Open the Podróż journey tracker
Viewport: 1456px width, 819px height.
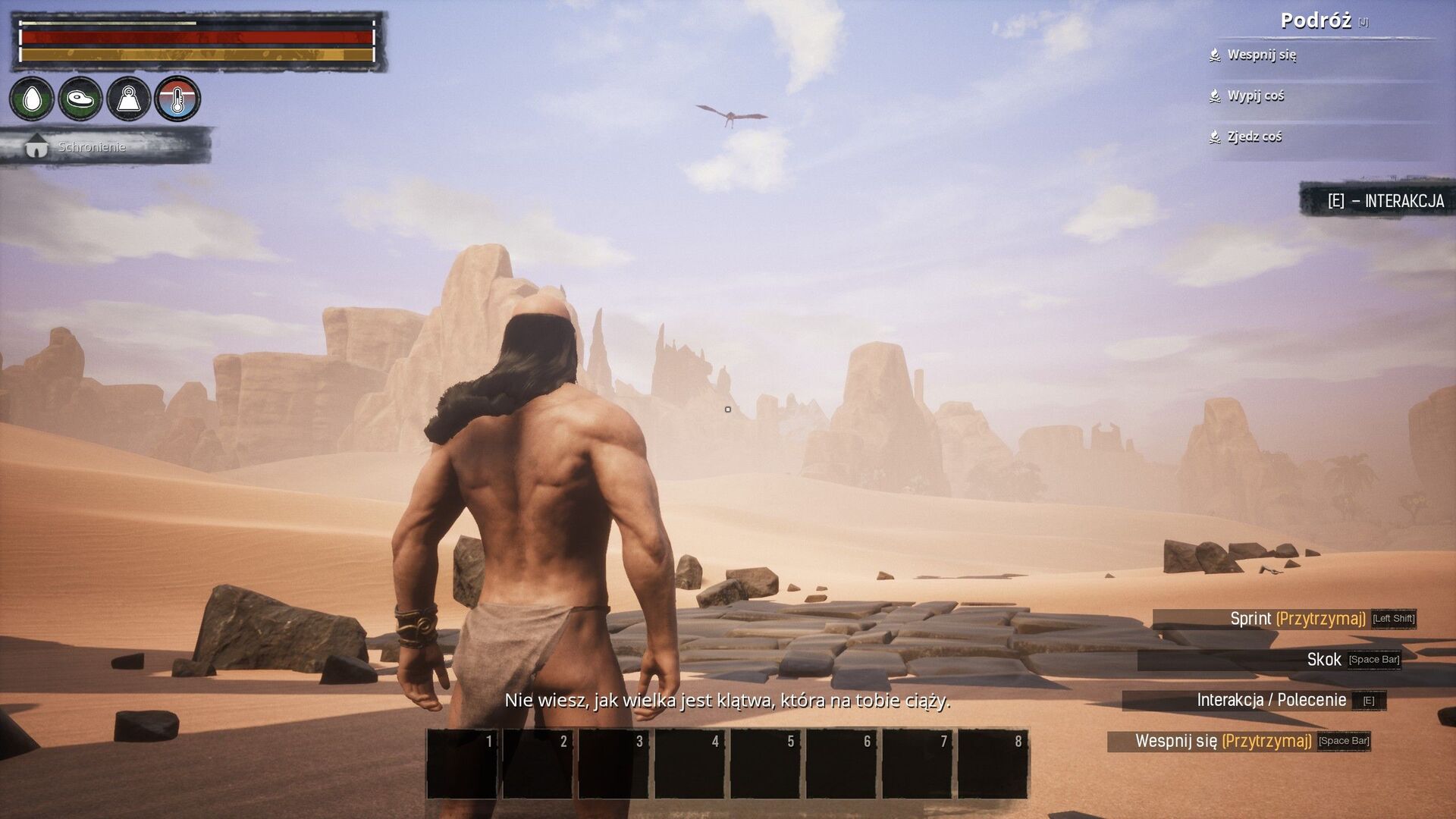(x=1316, y=21)
